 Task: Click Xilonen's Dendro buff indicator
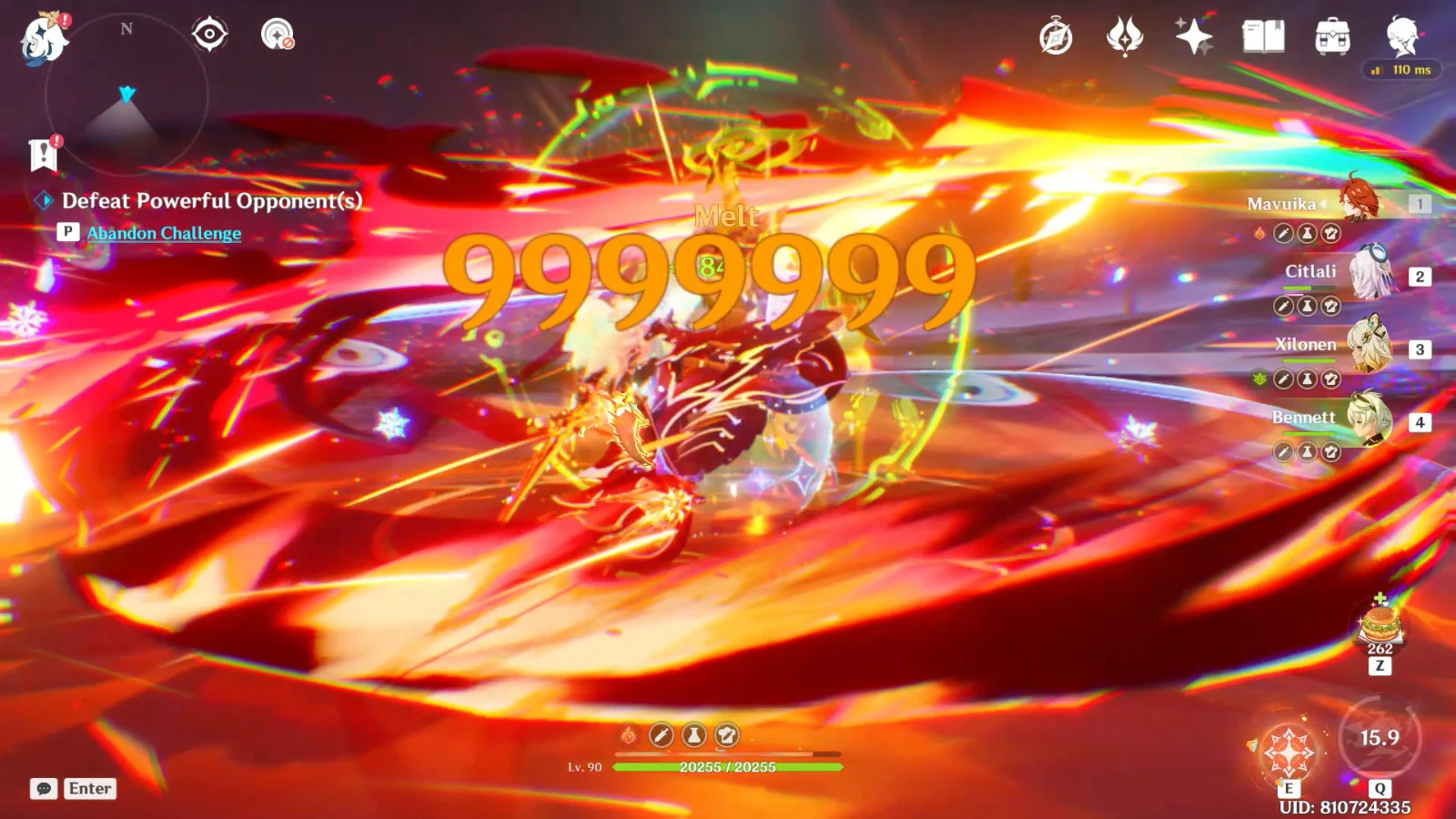pos(1261,379)
